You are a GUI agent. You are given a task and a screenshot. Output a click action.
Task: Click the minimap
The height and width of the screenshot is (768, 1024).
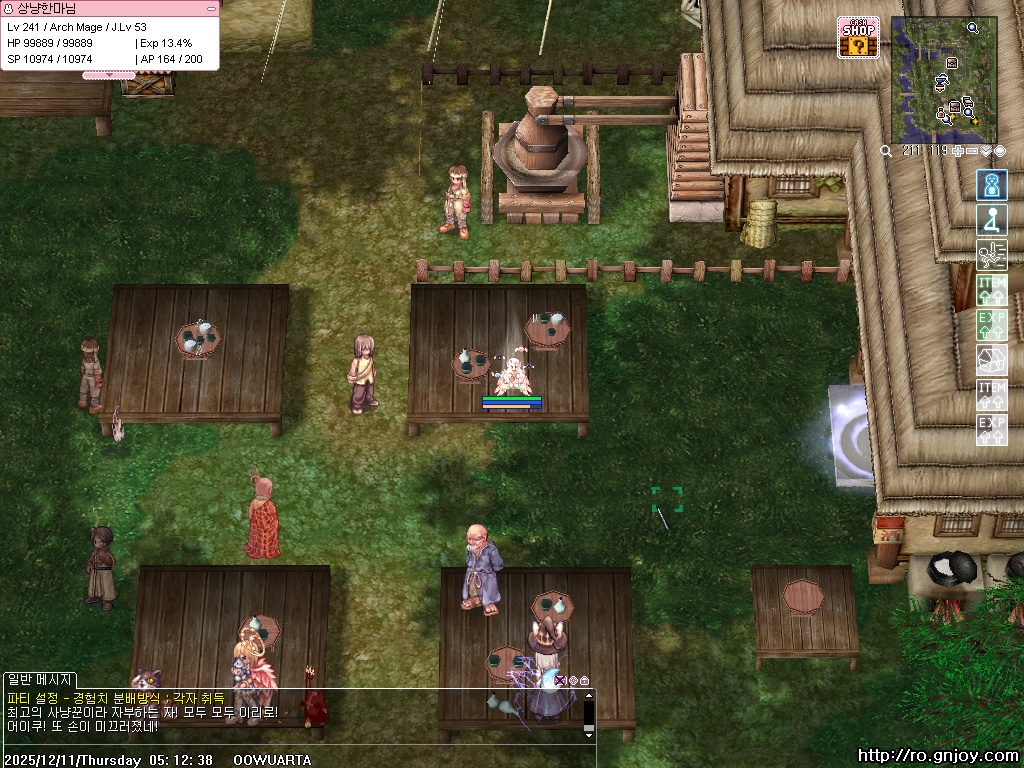click(943, 80)
